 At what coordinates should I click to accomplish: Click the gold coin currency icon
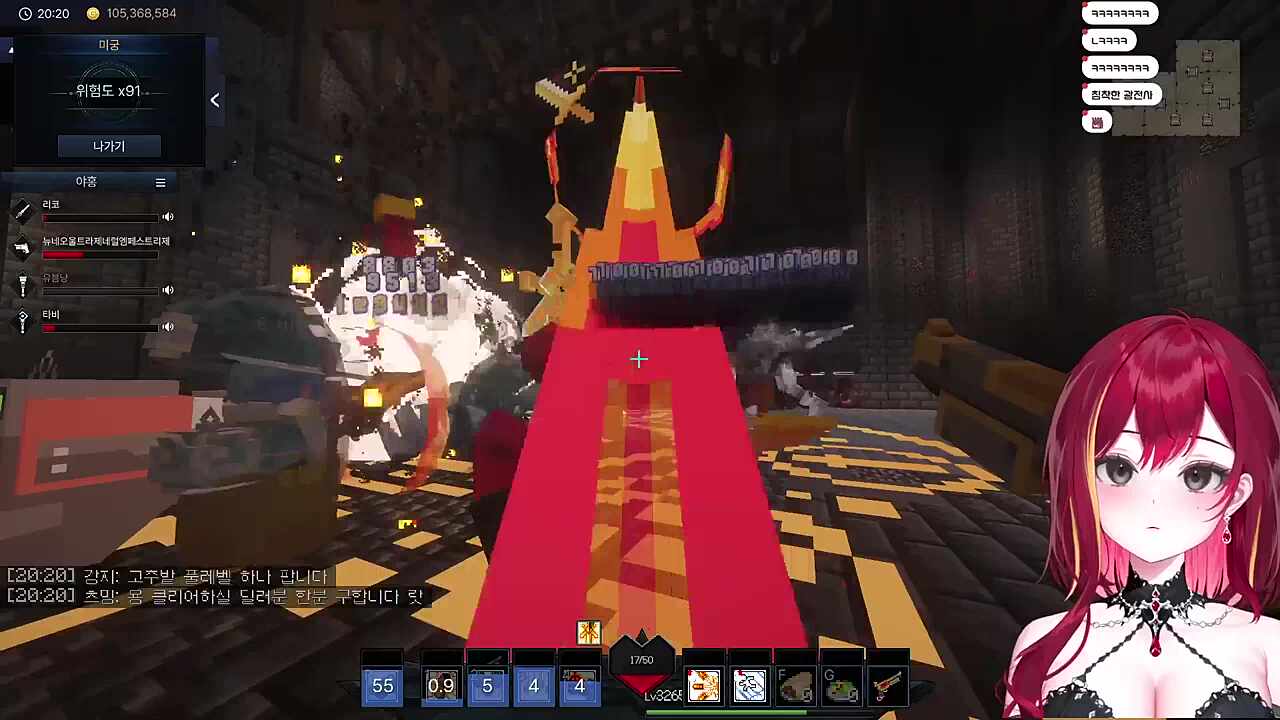(93, 14)
